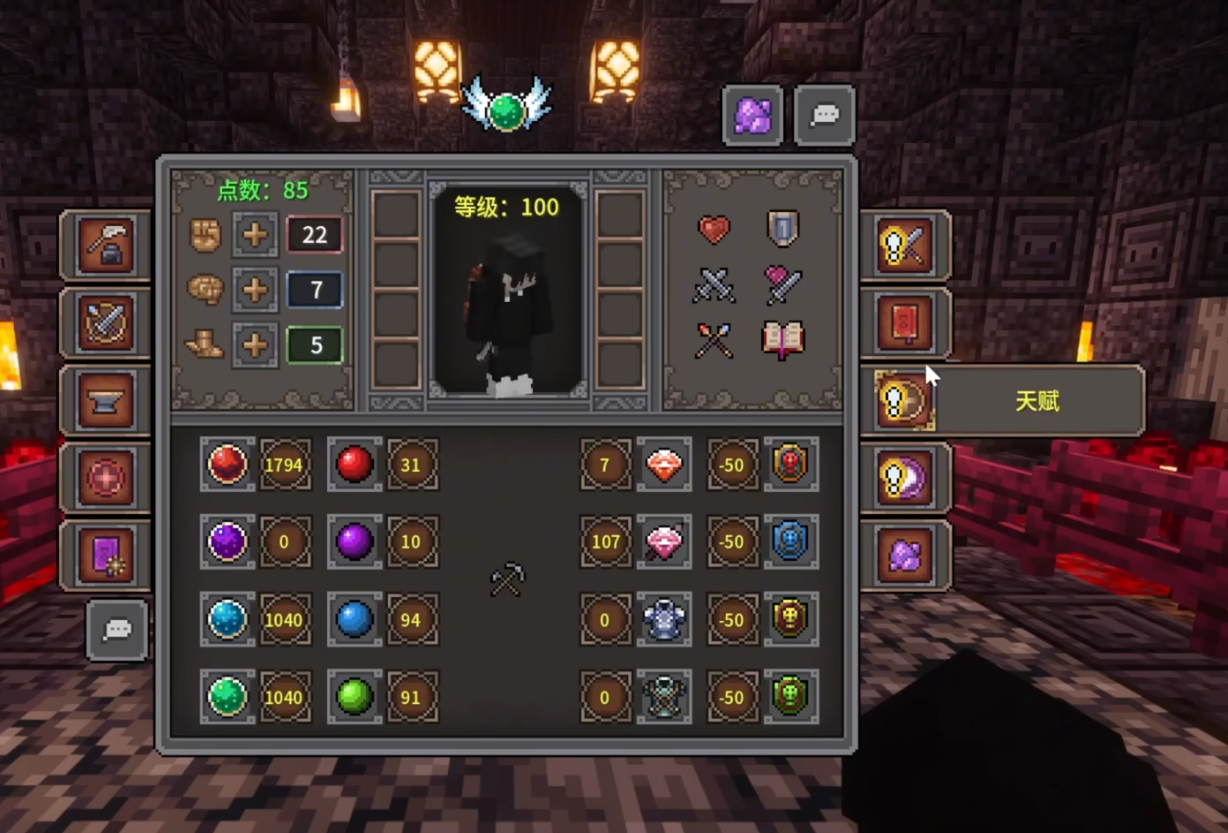Switch to the sword skill tab
This screenshot has width=1228, height=833.
point(904,246)
